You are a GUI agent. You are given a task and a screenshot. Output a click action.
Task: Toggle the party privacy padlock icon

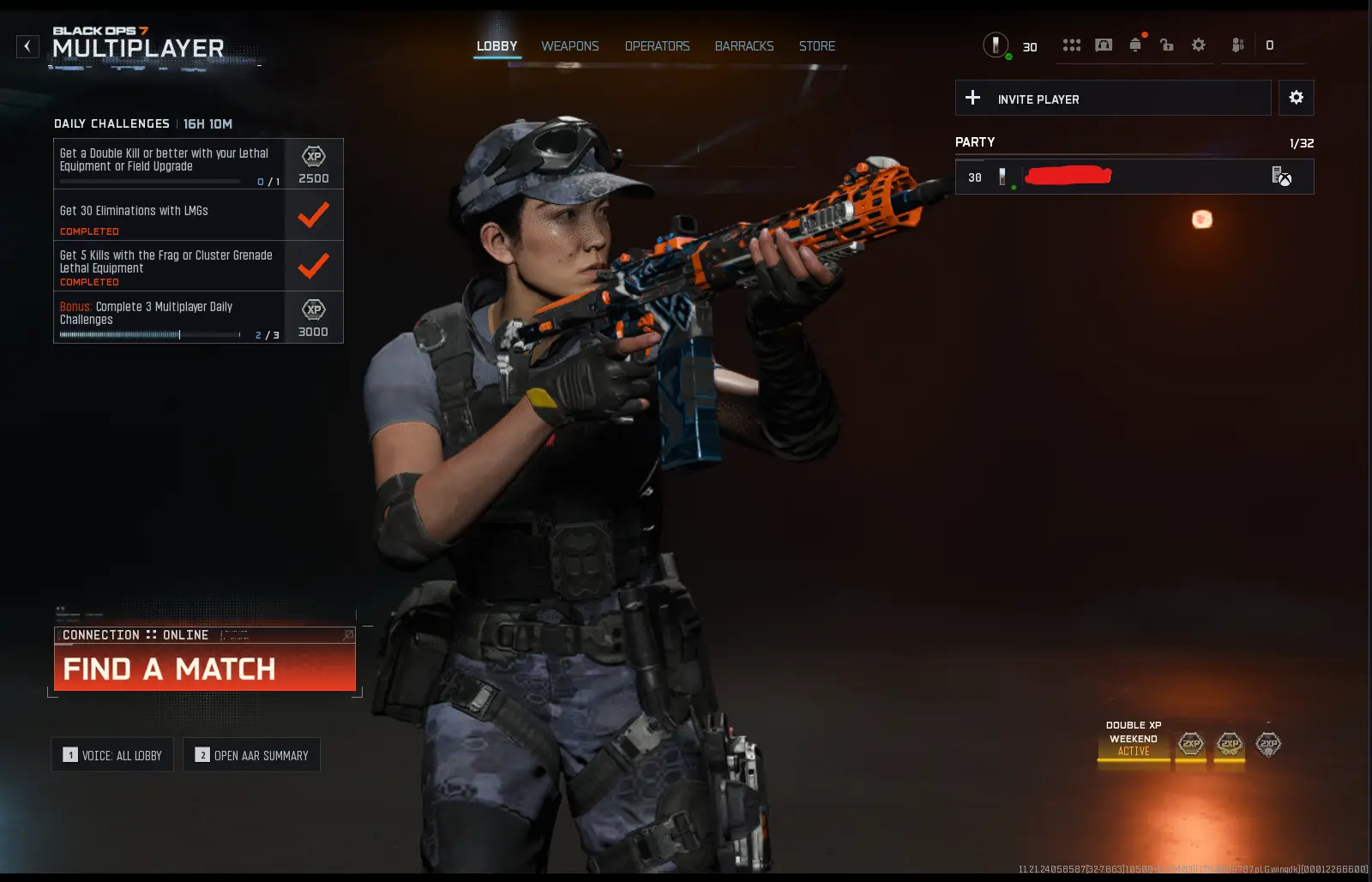coord(1166,45)
